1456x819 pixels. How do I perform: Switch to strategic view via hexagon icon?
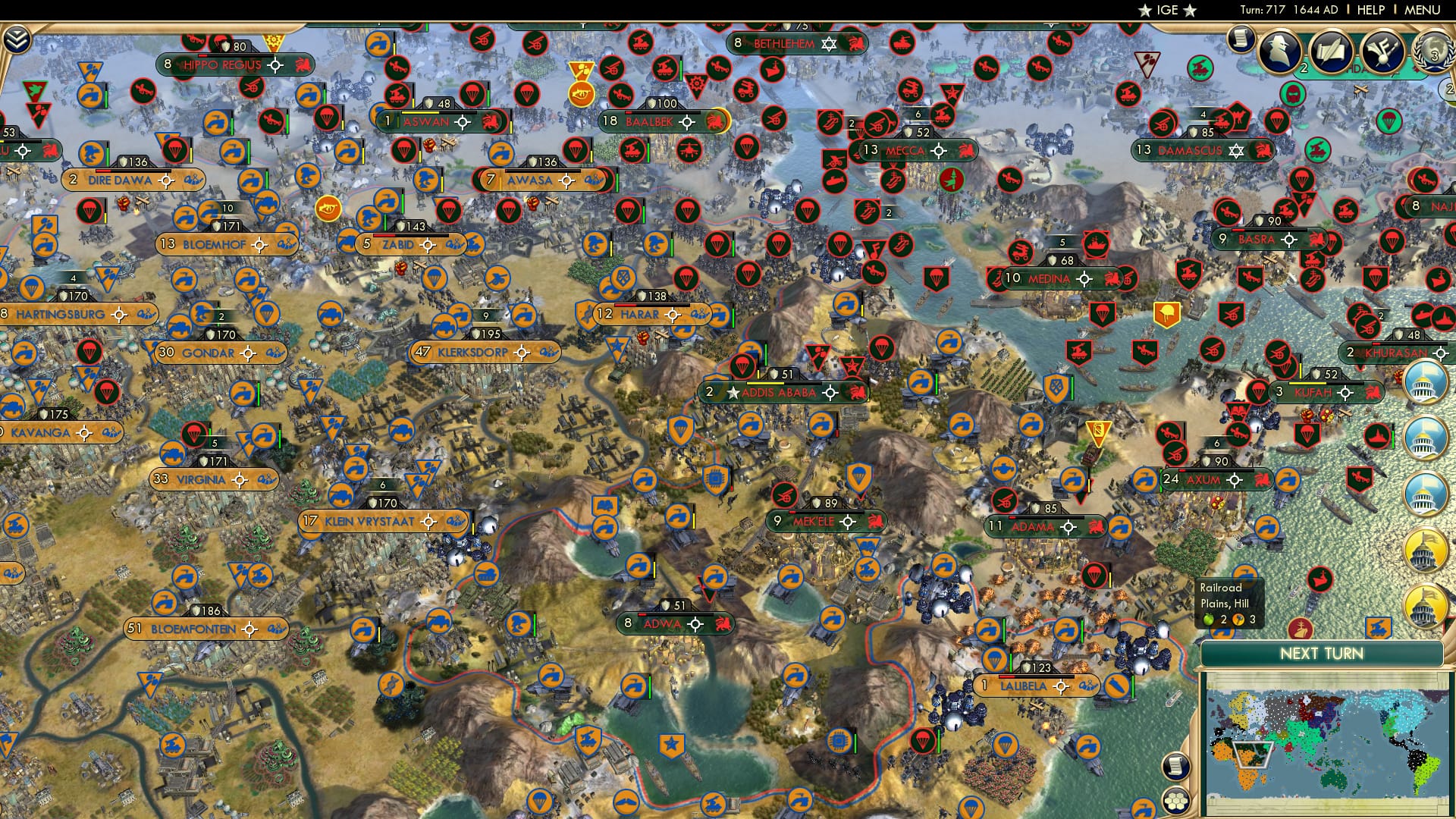(1176, 801)
